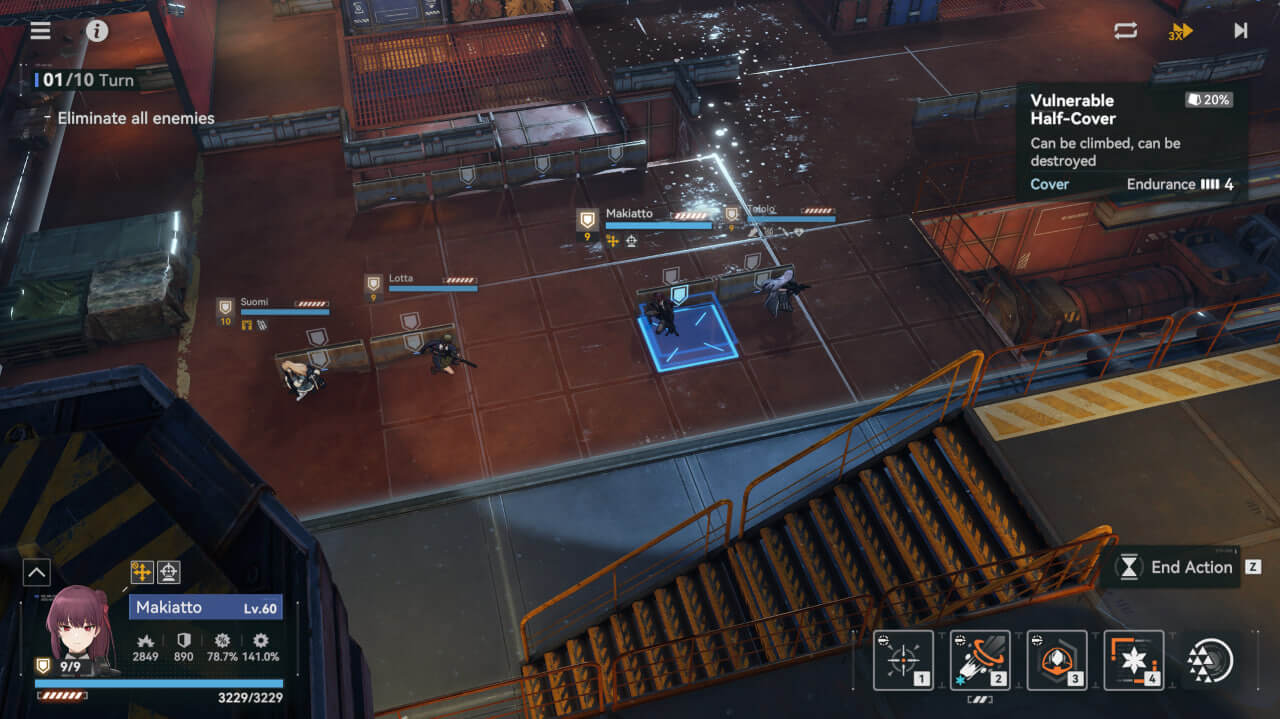The image size is (1280, 719).
Task: Trigger the triangle-cluster ultimate skill icon
Action: pos(1210,660)
